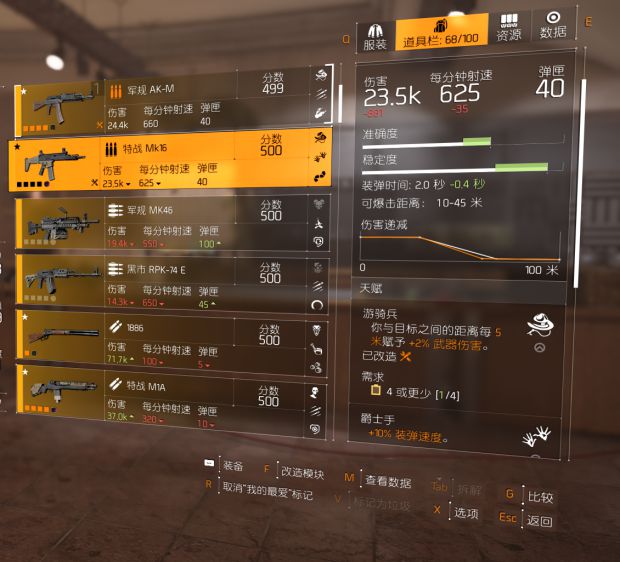This screenshot has width=620, height=562.
Task: Open the 选项 (options) menu
Action: pos(465,513)
